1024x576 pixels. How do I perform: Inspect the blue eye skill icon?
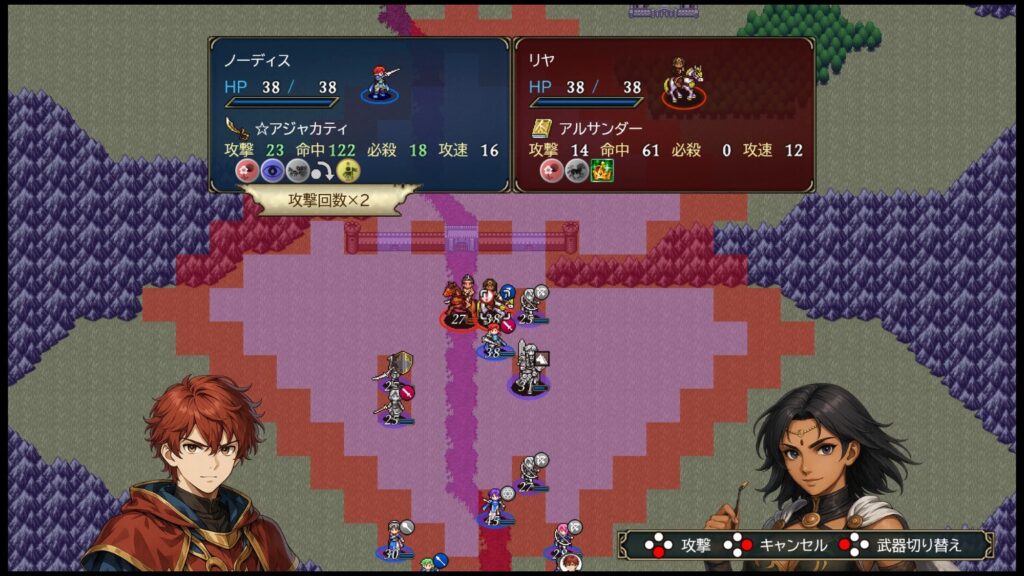[273, 171]
